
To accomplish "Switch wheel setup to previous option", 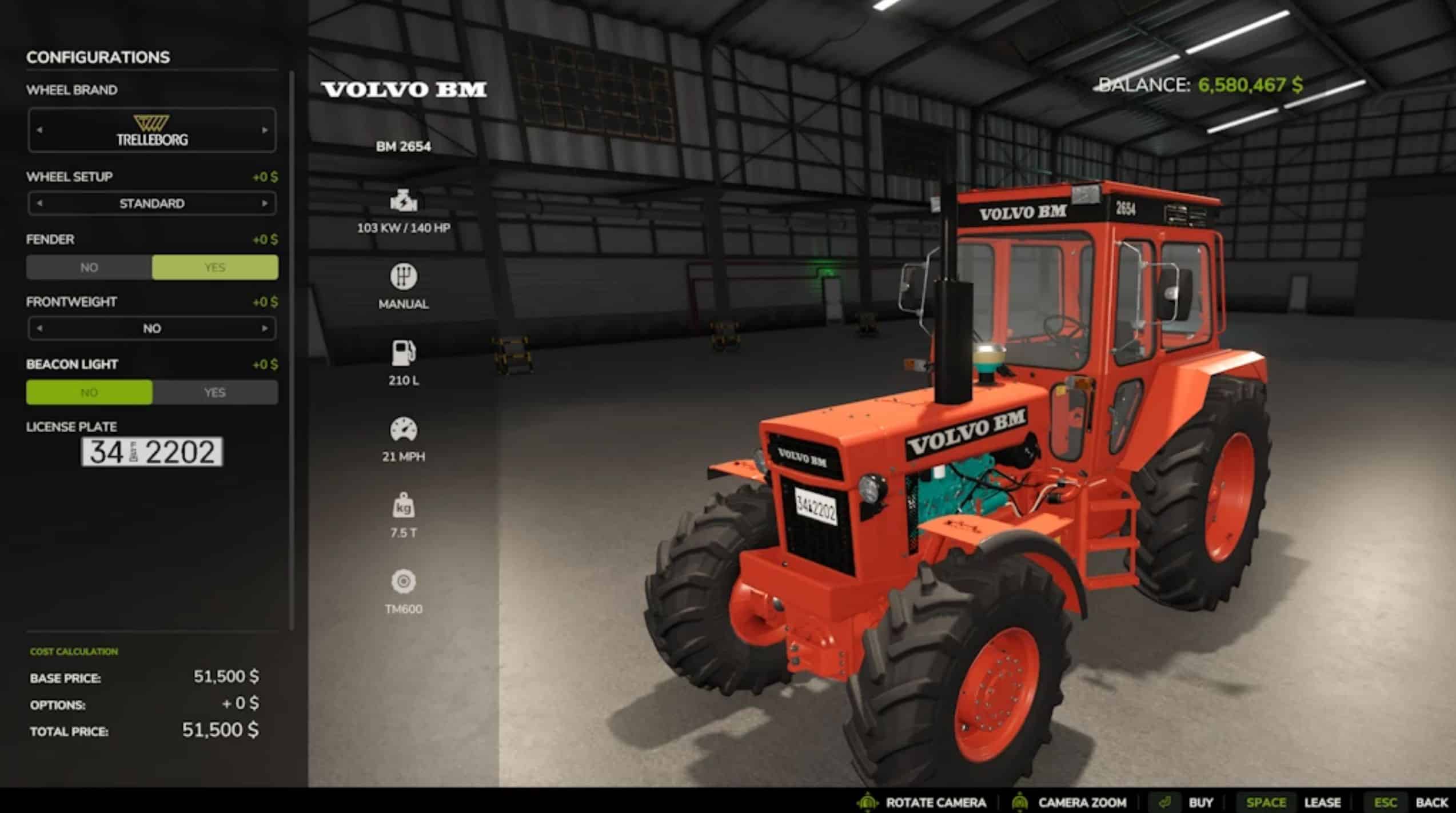I will pos(39,204).
